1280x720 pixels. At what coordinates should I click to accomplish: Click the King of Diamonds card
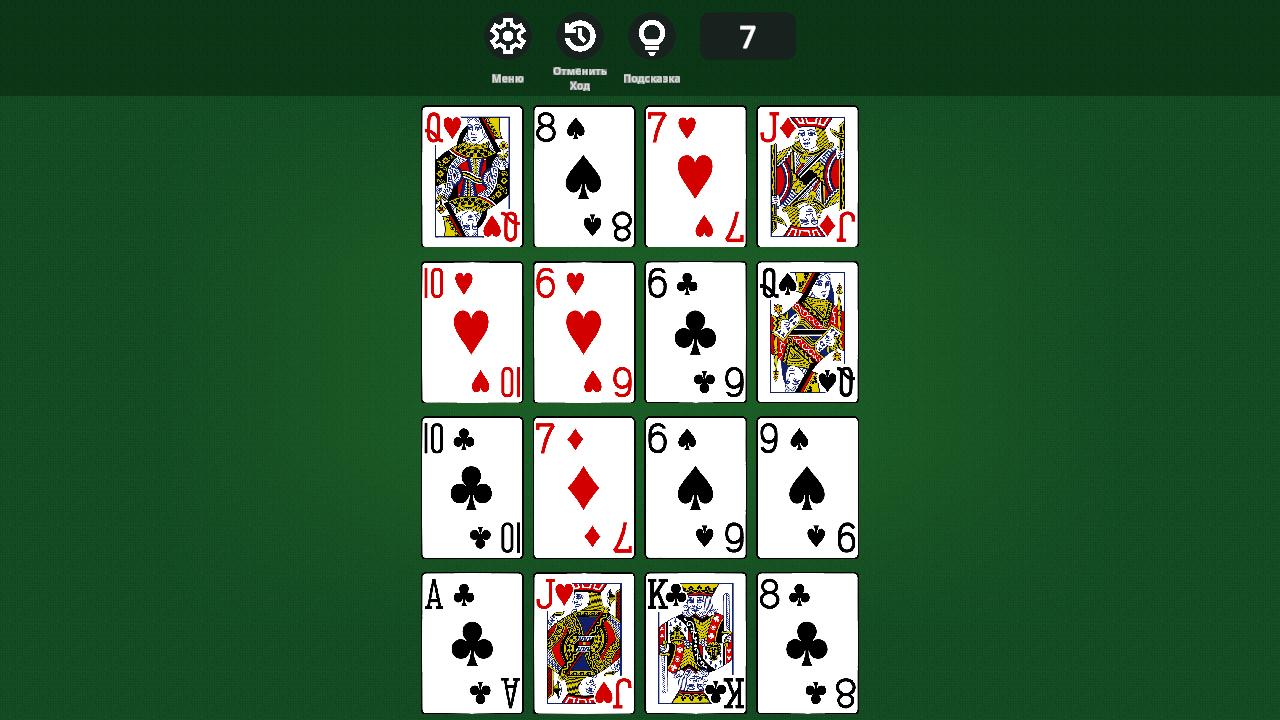695,643
